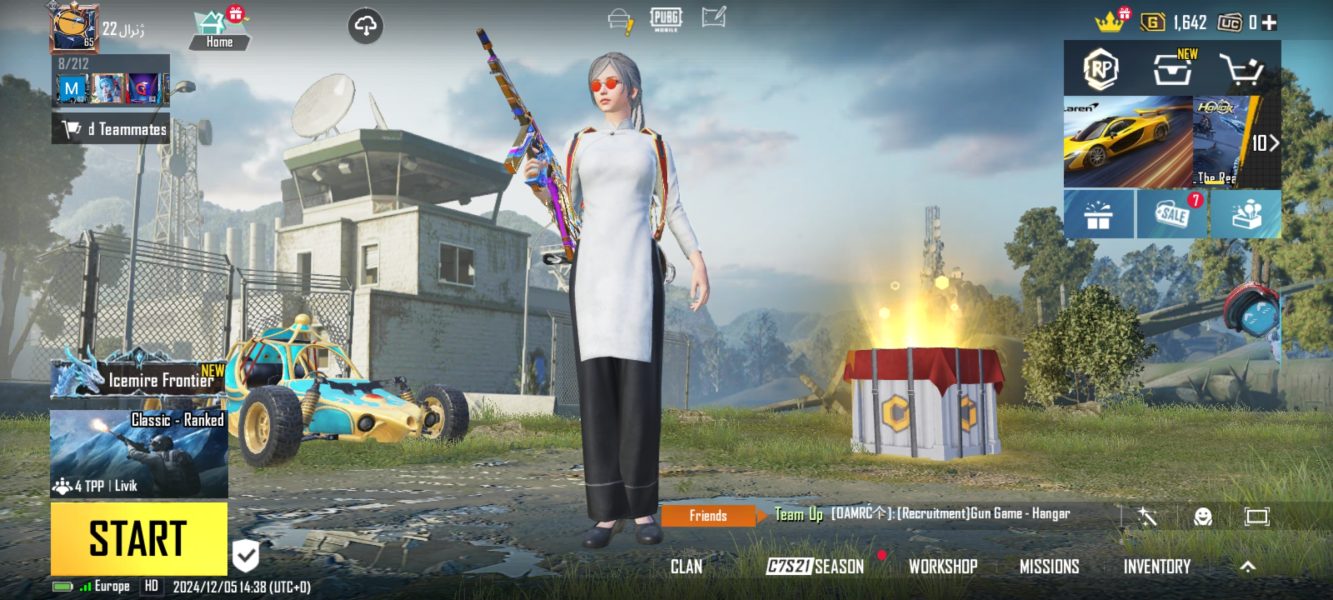Open the SALE offers icon
1333x600 pixels.
[x=1172, y=214]
